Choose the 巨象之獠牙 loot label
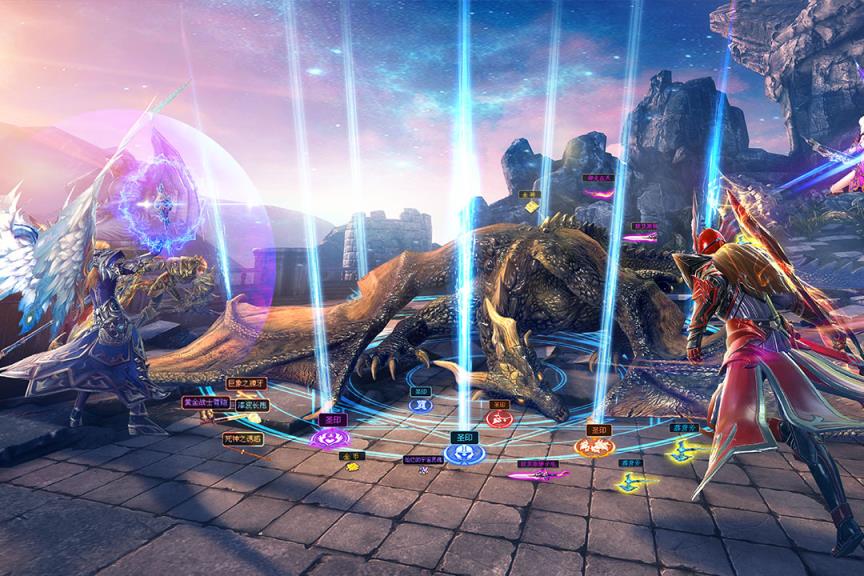The width and height of the screenshot is (864, 576). (245, 383)
